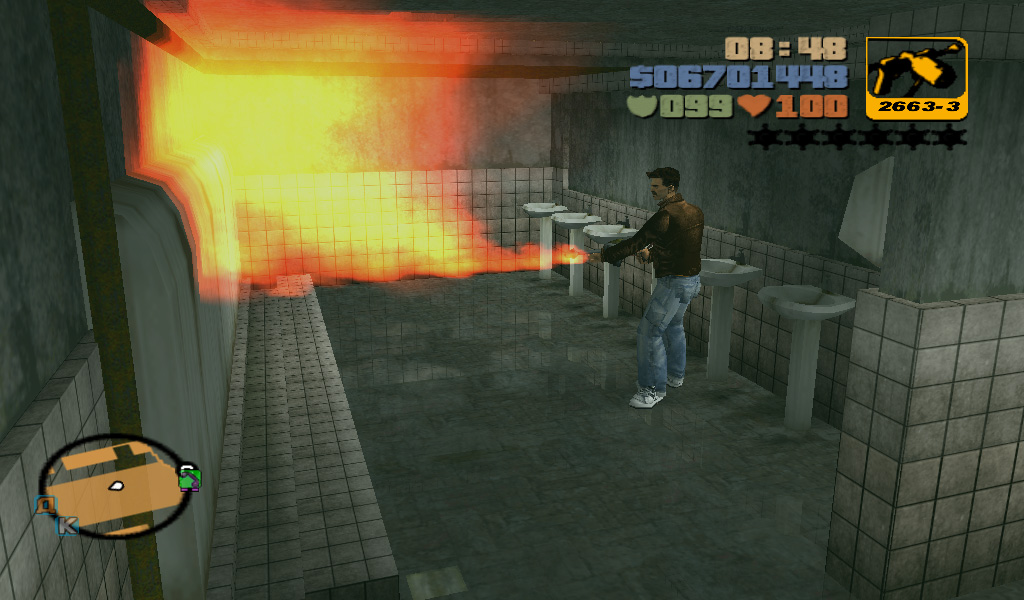
Task: Click the white player marker on the radar
Action: click(116, 486)
